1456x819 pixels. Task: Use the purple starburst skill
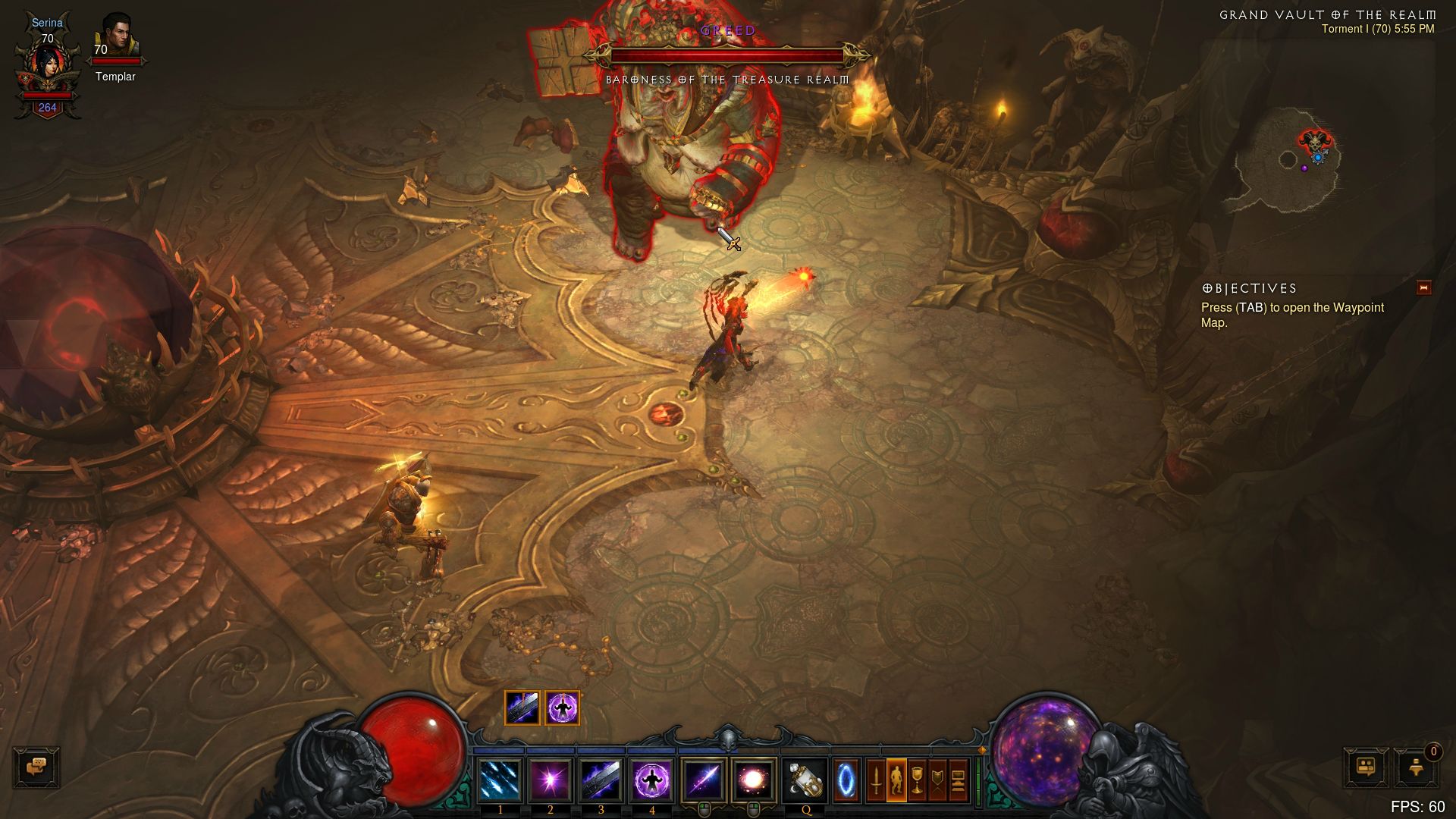point(551,780)
